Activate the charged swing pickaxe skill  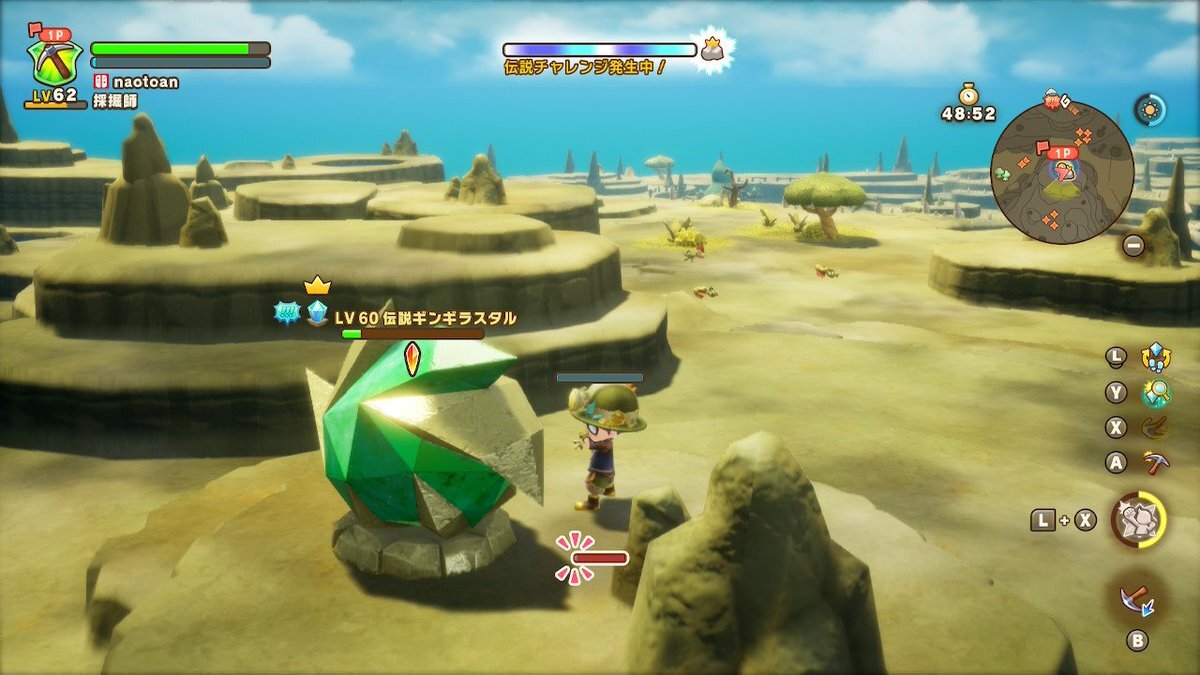(x=1156, y=427)
